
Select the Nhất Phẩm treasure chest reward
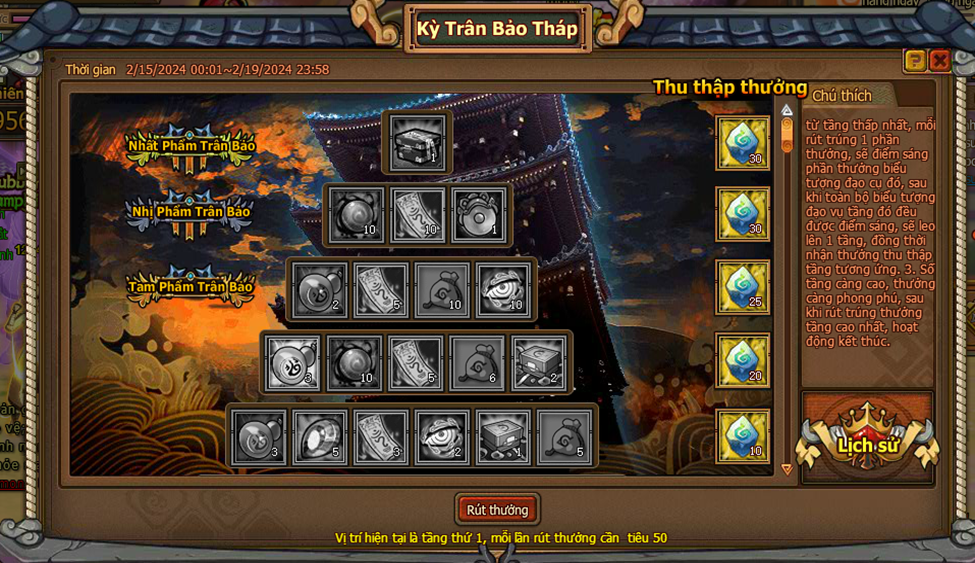click(418, 141)
